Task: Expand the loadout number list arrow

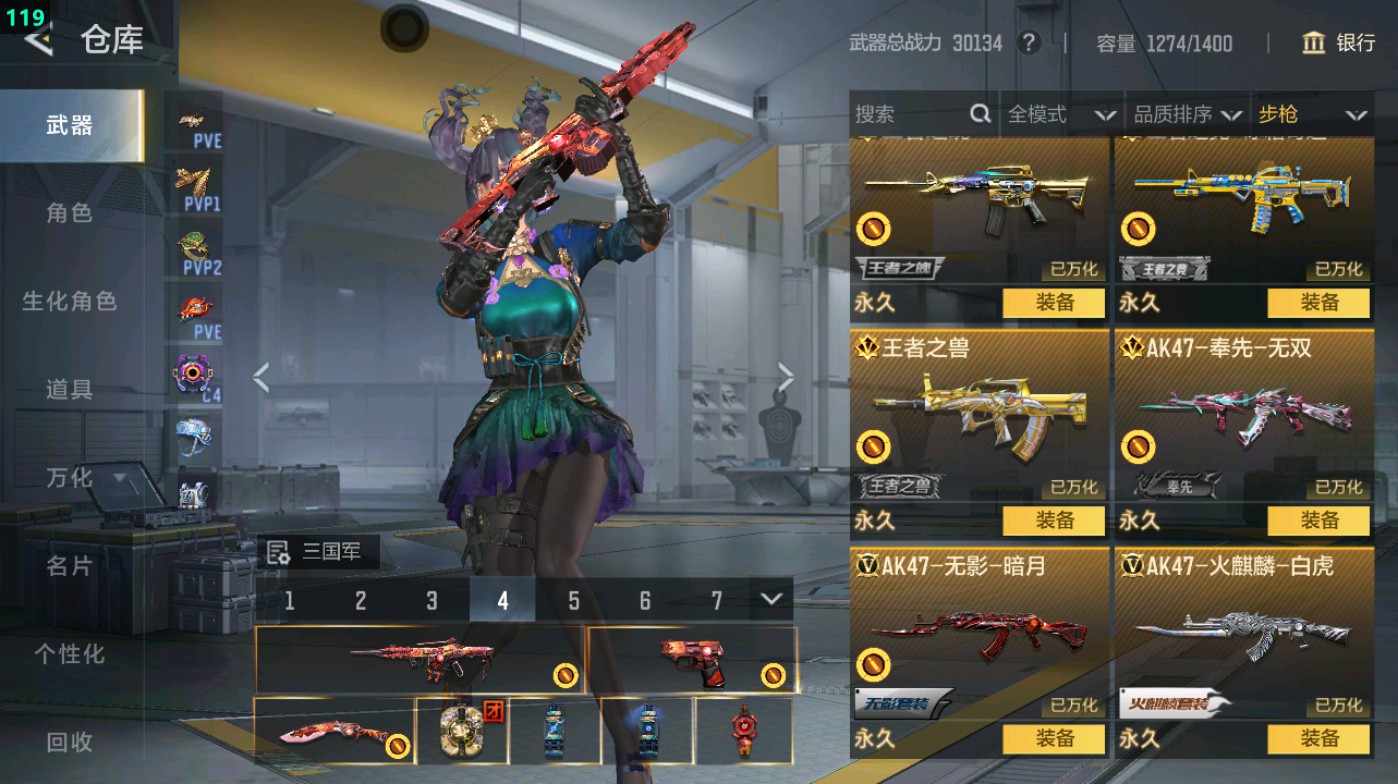Action: click(770, 599)
